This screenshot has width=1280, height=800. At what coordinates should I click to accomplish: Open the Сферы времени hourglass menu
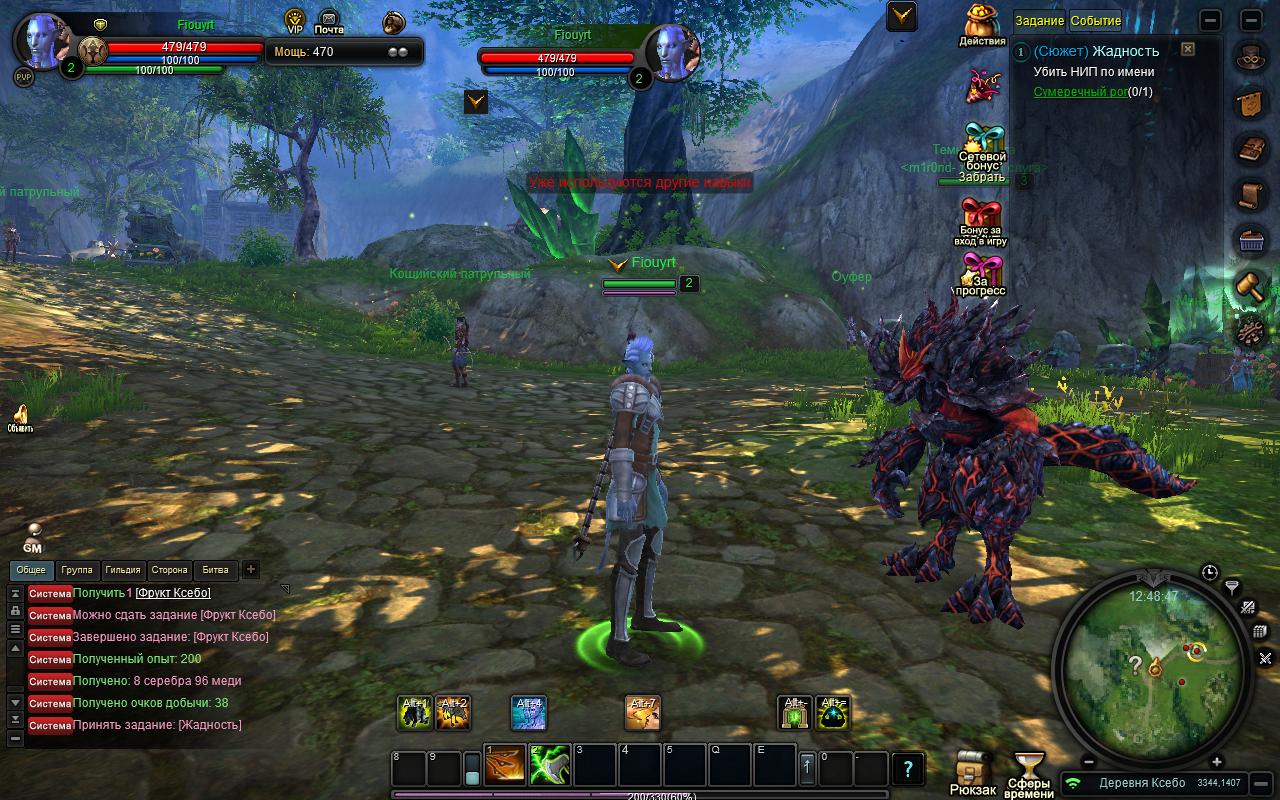point(1029,770)
